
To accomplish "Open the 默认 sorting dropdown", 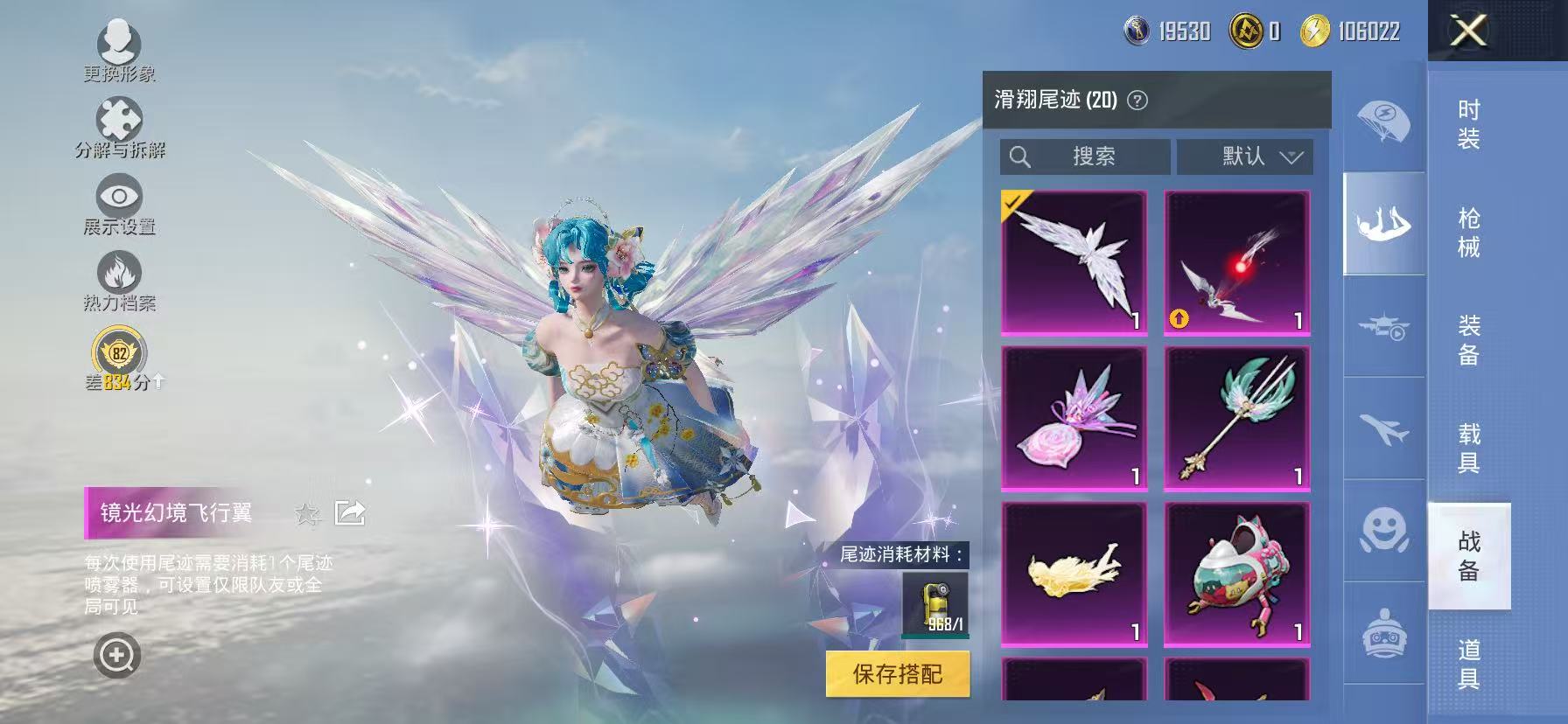I will [1246, 157].
